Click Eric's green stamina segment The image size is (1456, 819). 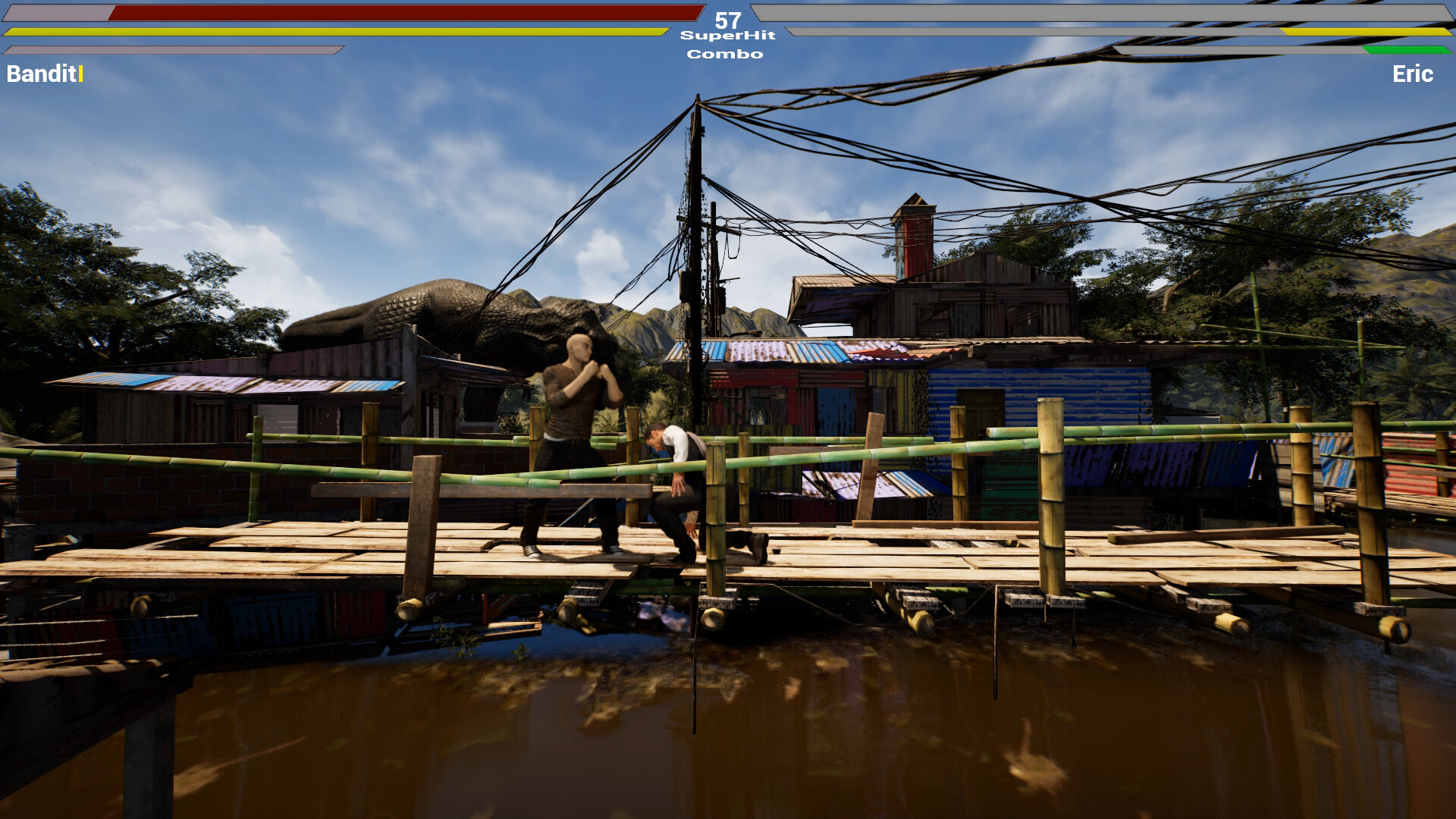click(x=1409, y=52)
